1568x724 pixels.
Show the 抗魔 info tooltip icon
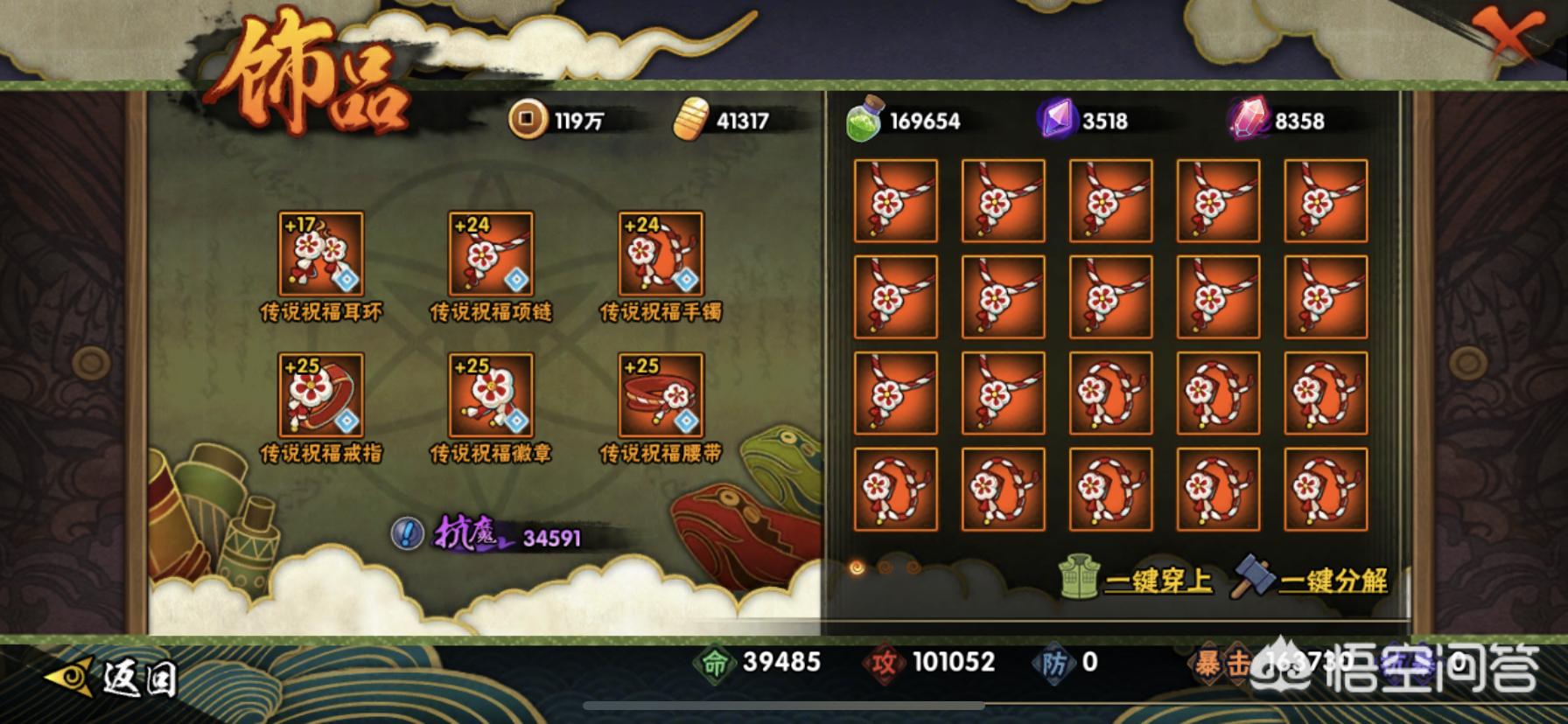407,533
